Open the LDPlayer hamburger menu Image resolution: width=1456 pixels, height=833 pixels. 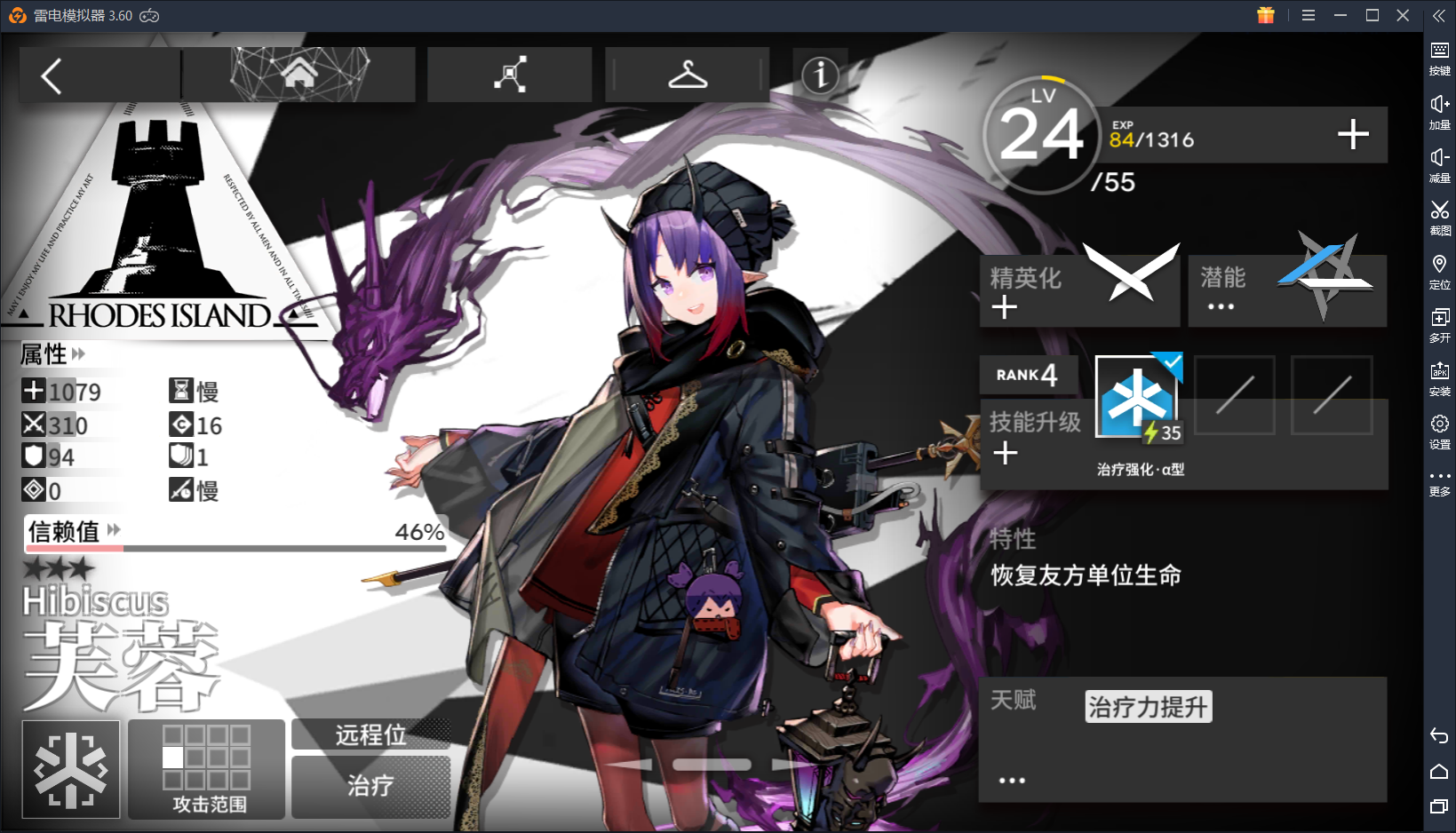tap(1309, 15)
